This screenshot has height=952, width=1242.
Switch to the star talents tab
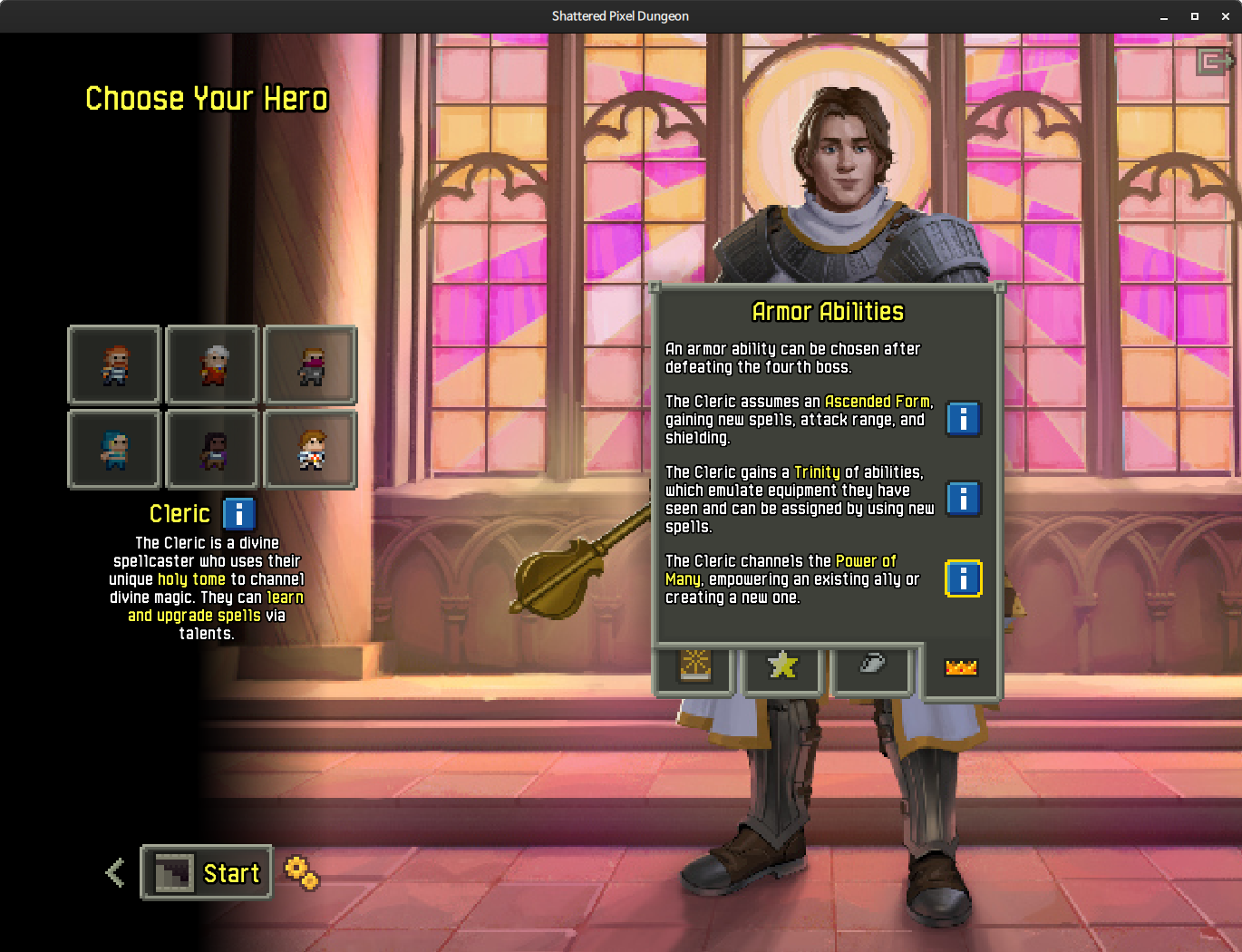tap(782, 666)
